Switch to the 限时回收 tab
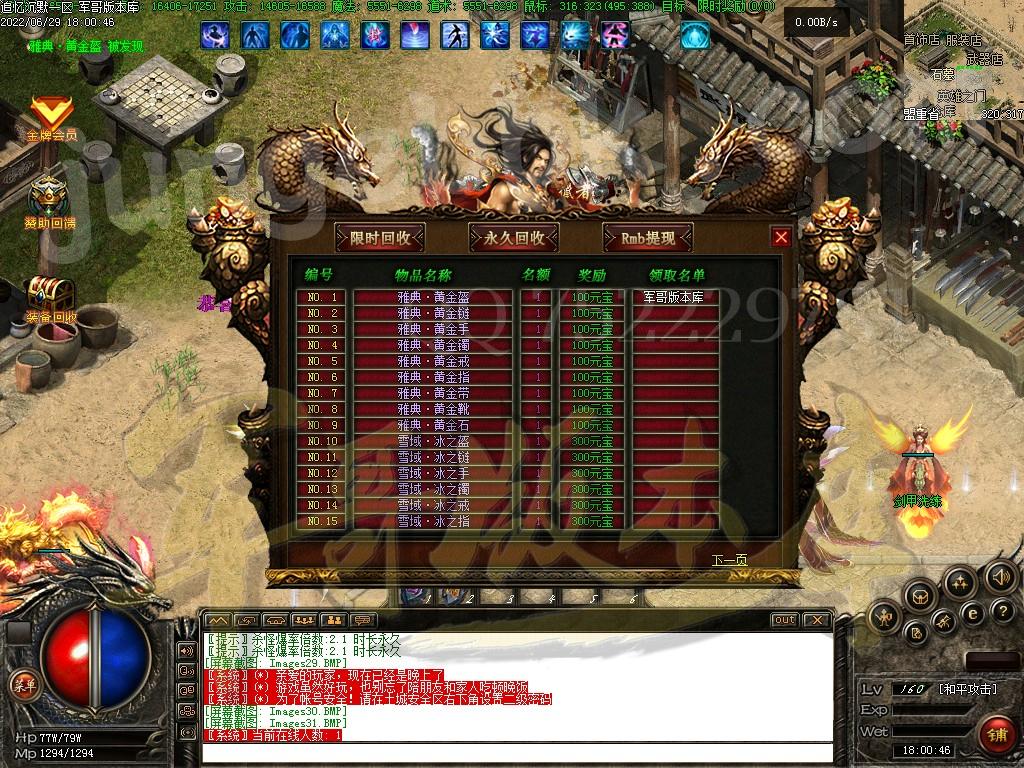The image size is (1024, 768). click(x=380, y=238)
